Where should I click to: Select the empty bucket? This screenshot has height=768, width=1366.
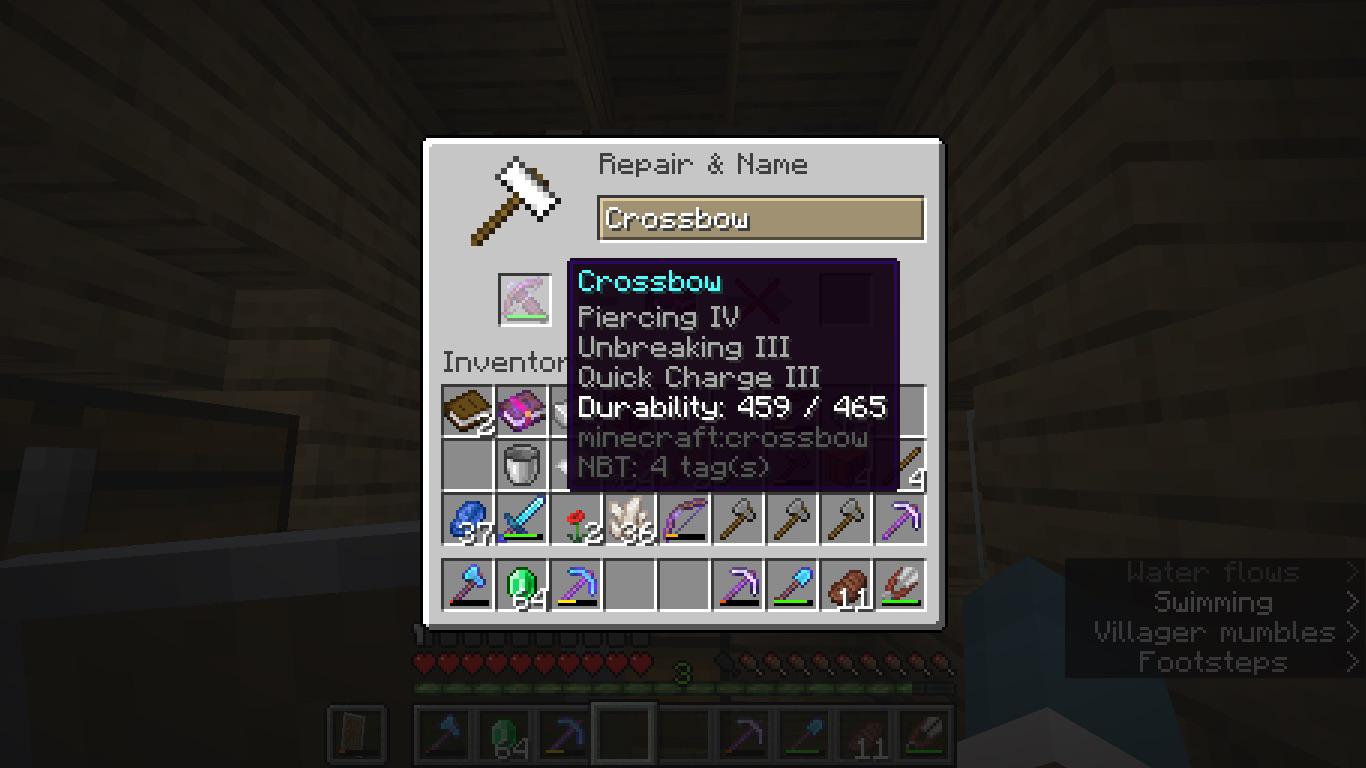pyautogui.click(x=522, y=464)
